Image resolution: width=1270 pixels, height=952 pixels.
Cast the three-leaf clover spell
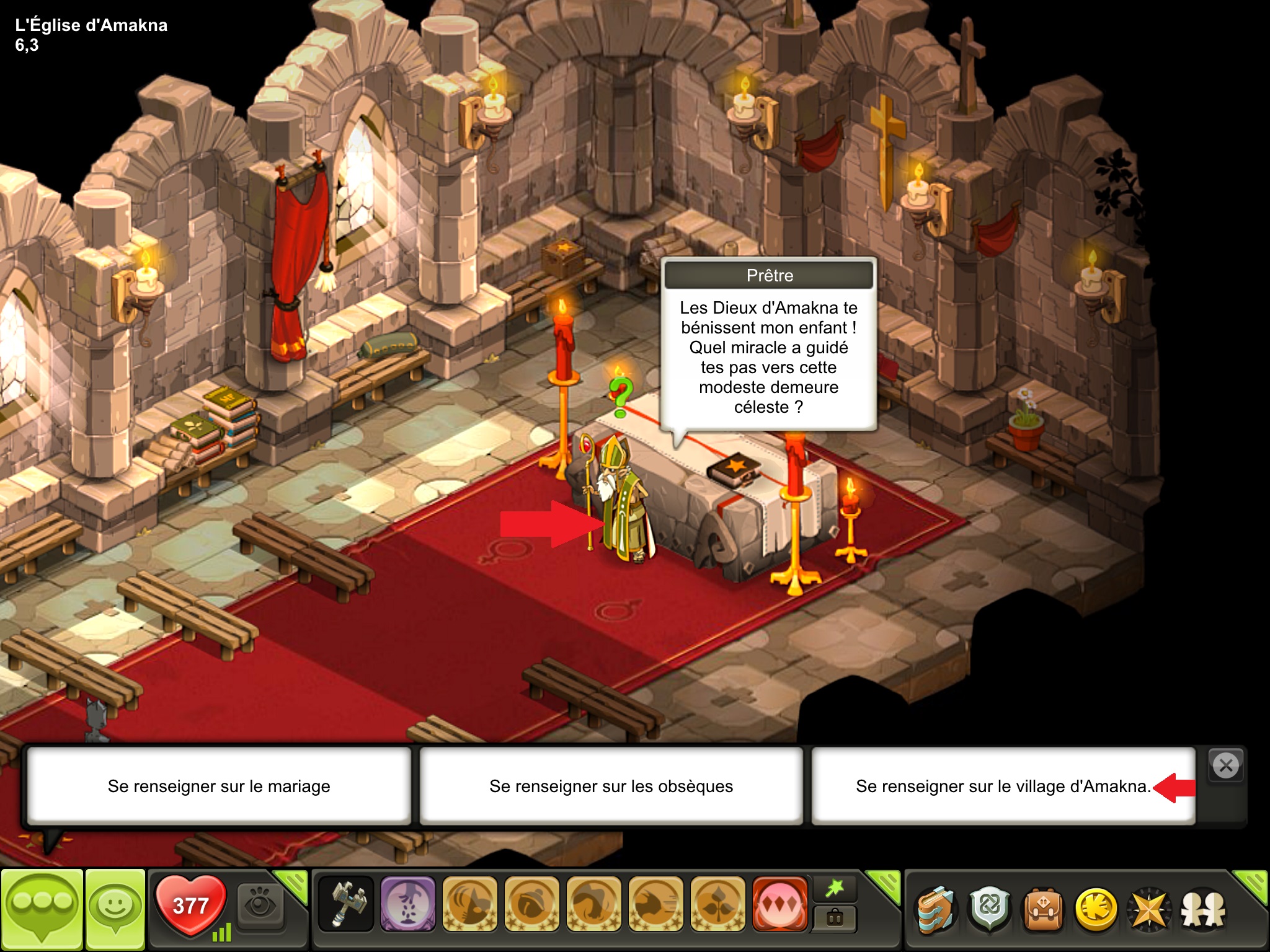(x=717, y=904)
